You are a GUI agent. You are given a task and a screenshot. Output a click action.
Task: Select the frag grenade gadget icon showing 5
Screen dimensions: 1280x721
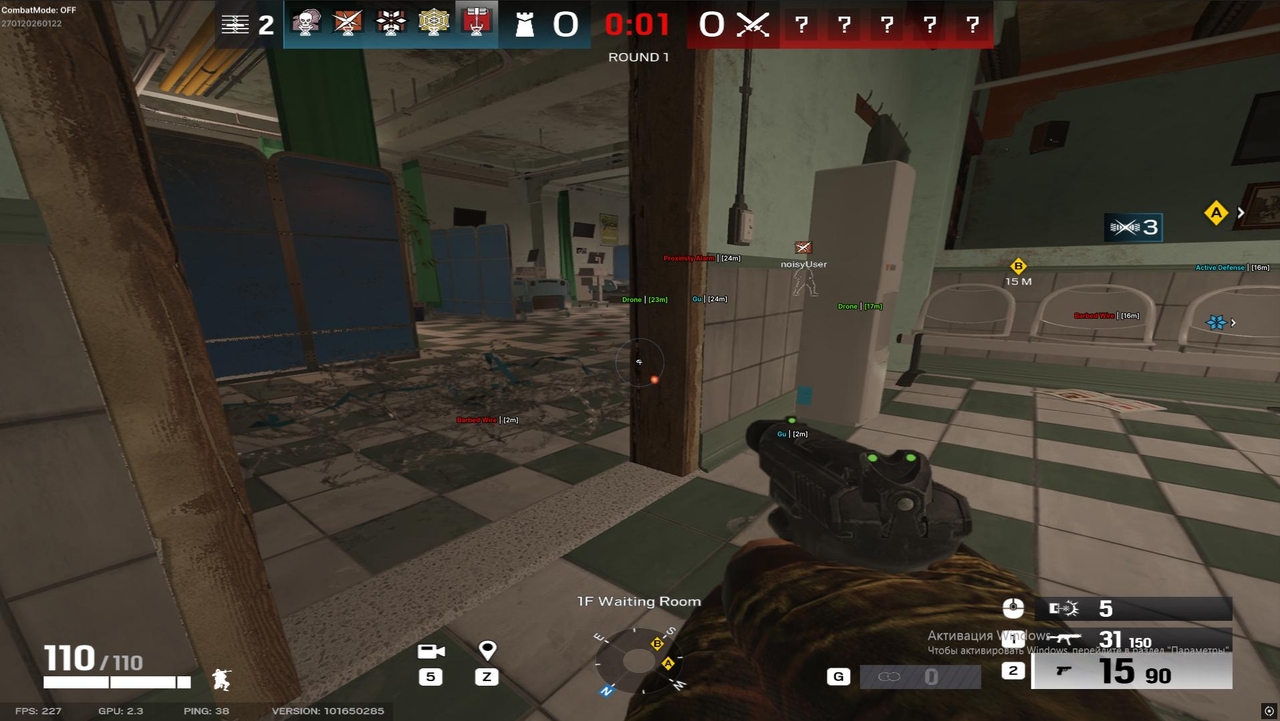(x=1063, y=608)
